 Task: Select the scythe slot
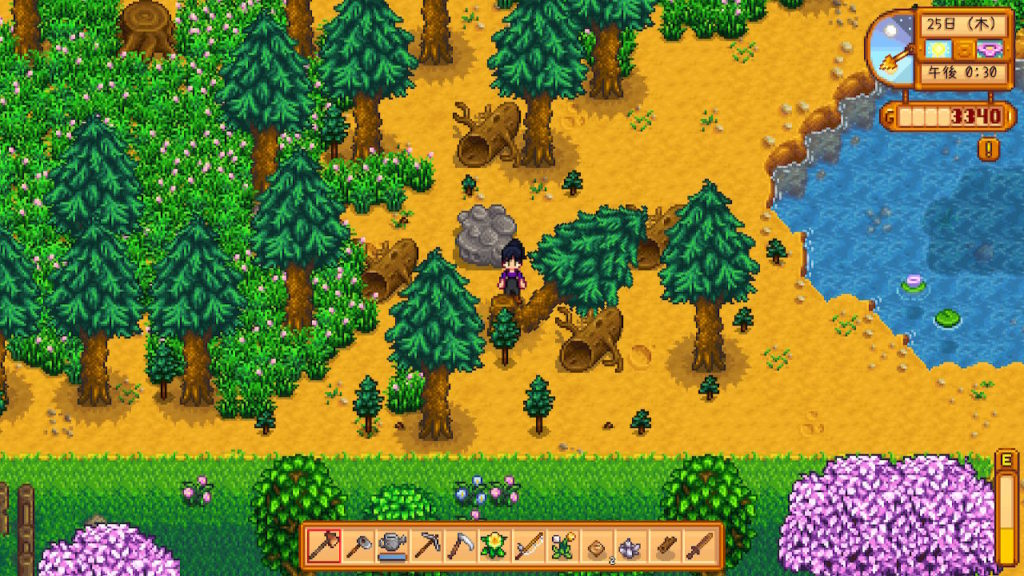(461, 546)
